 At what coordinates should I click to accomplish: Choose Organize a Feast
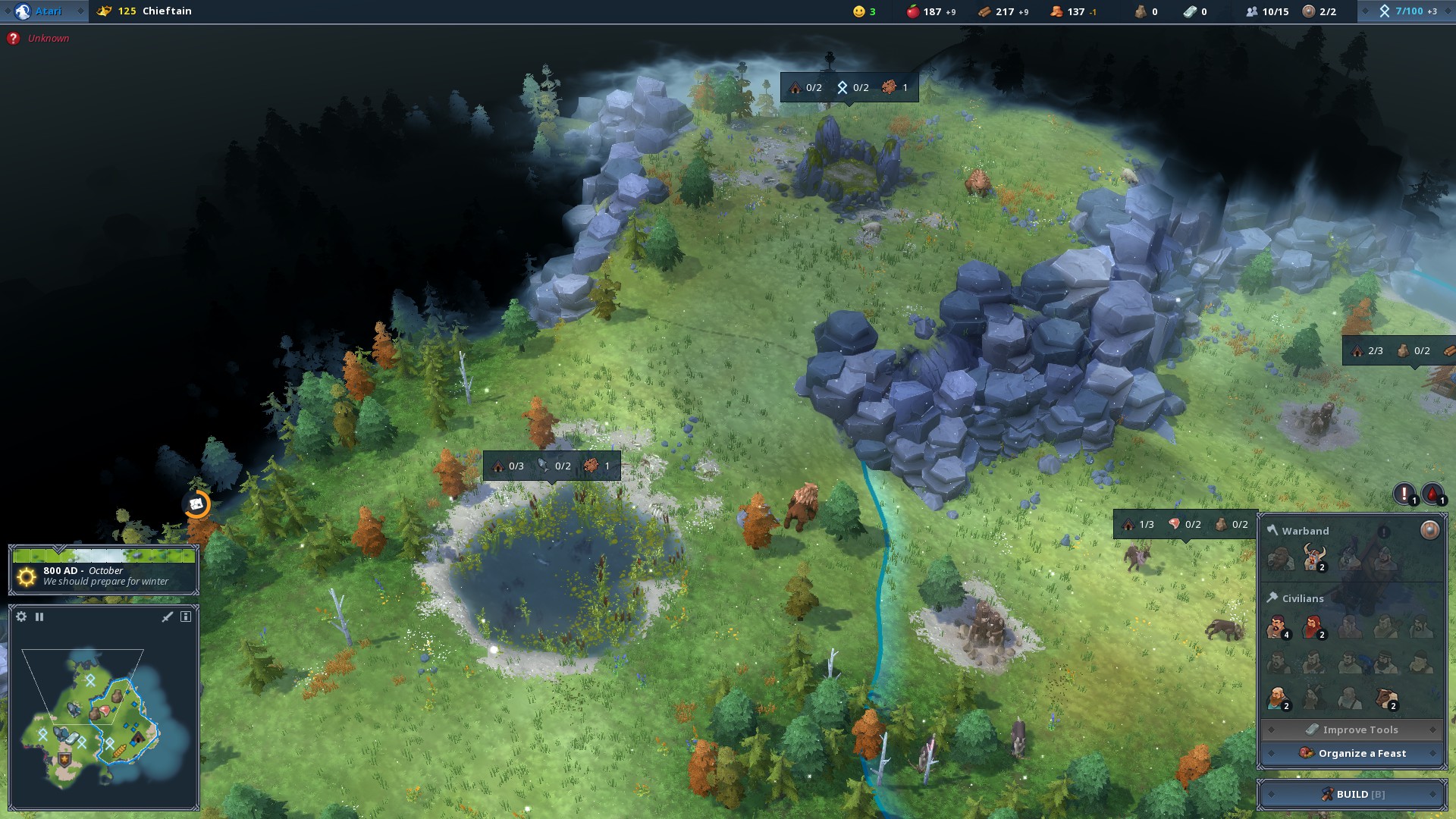tap(1352, 753)
